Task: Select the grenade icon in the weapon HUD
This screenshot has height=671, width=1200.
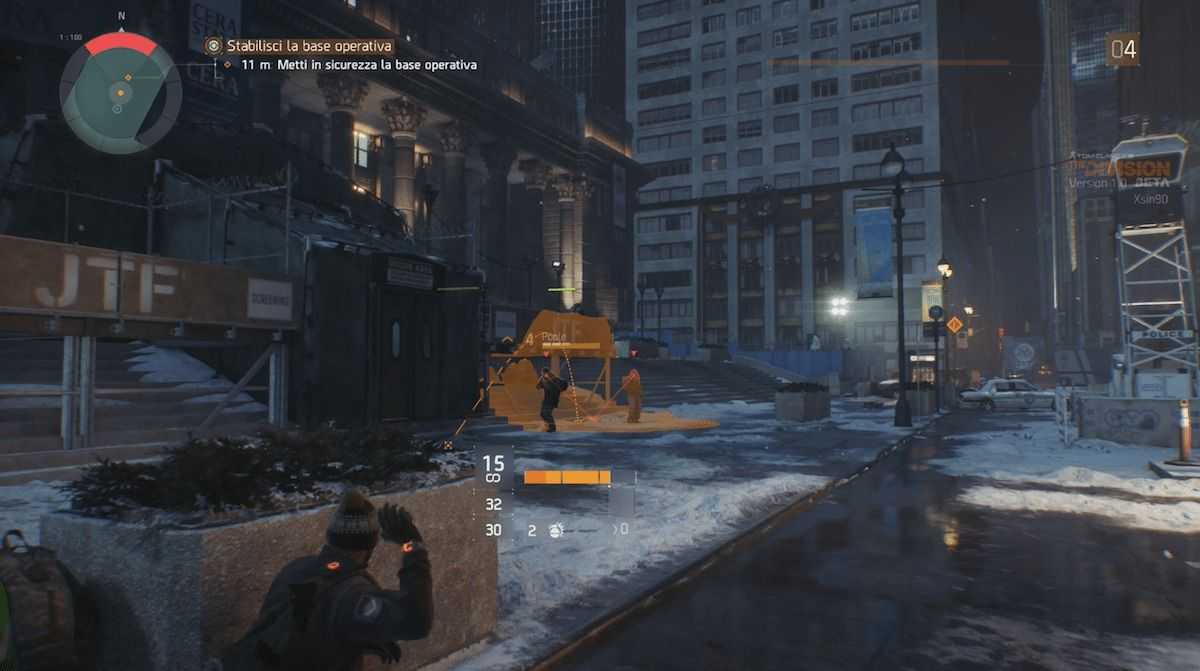Action: [555, 530]
